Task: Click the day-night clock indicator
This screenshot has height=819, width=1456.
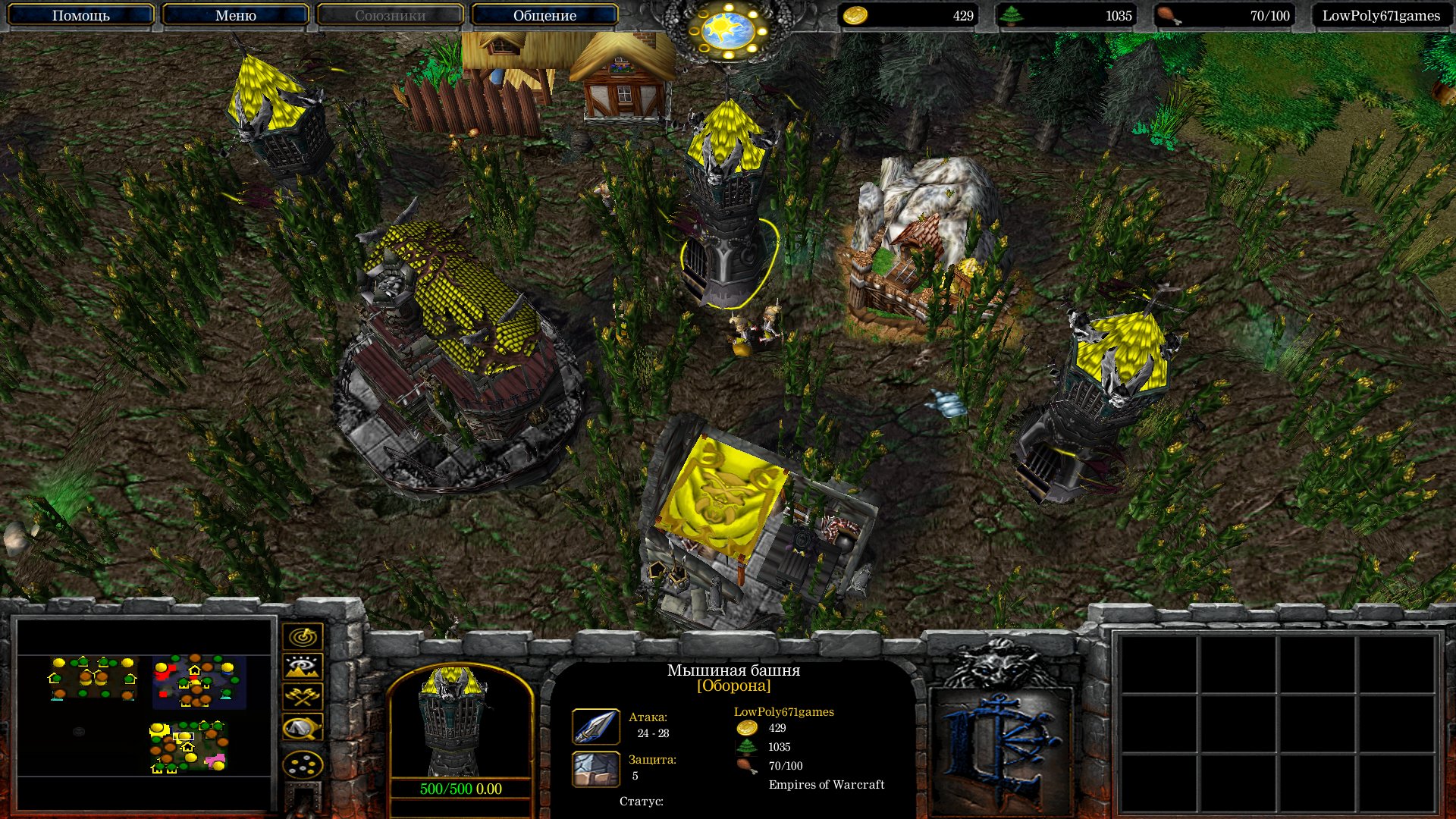Action: click(x=727, y=30)
